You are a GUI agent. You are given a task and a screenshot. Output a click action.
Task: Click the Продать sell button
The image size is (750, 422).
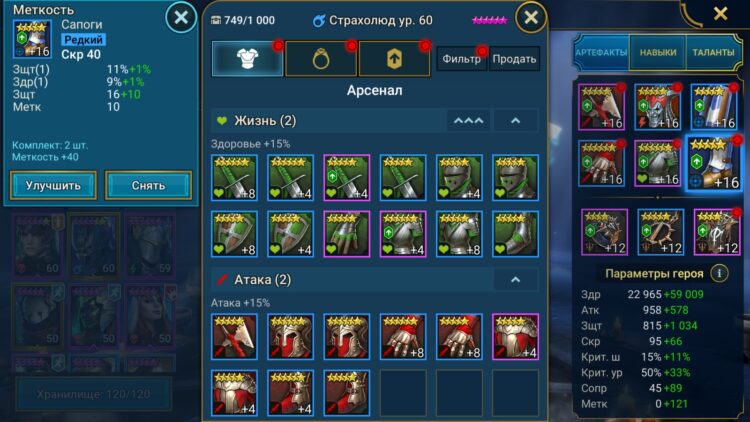coord(515,59)
